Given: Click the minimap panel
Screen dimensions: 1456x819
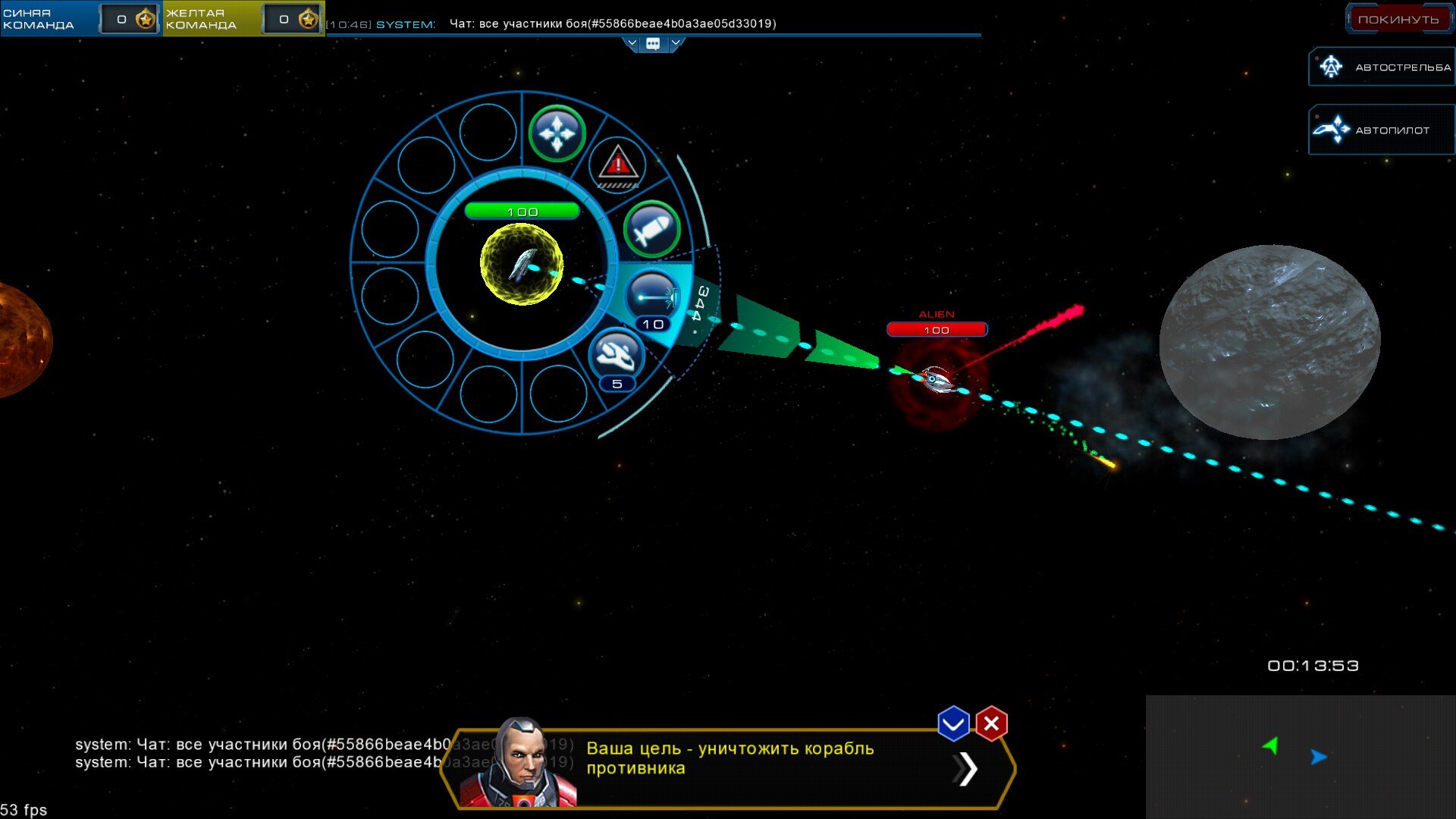Looking at the screenshot, I should click(x=1300, y=756).
